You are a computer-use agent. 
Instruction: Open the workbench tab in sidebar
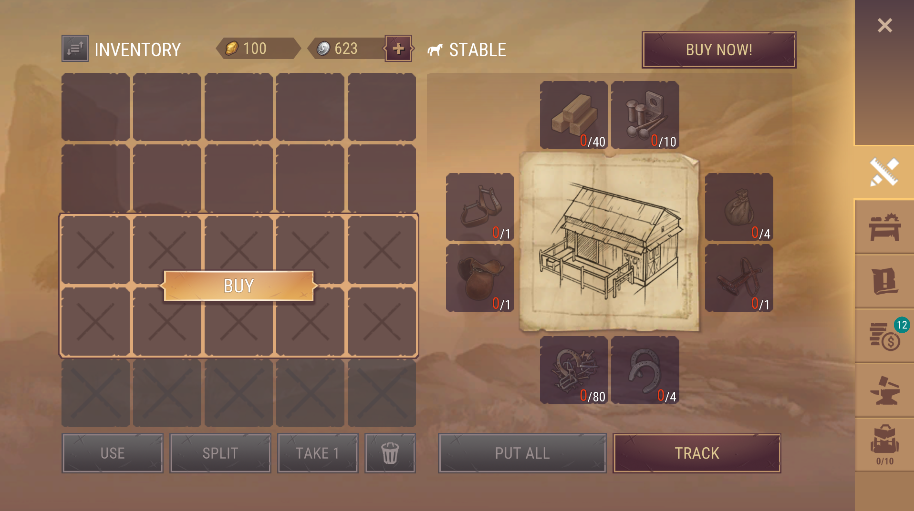(x=884, y=227)
